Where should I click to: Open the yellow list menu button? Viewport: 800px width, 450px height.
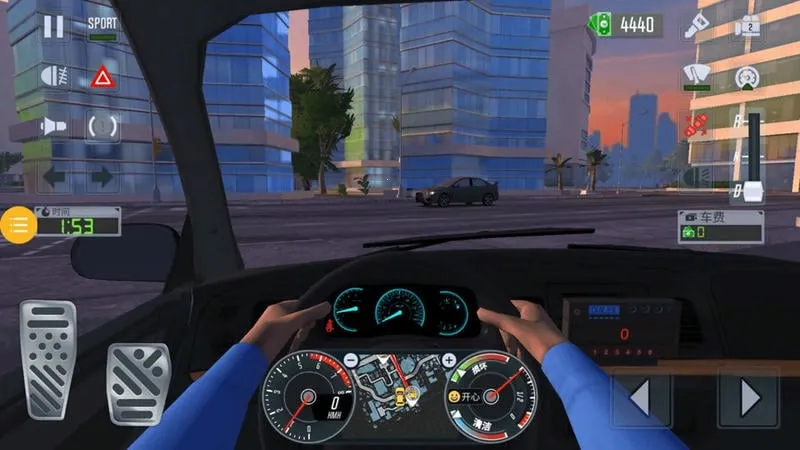19,223
